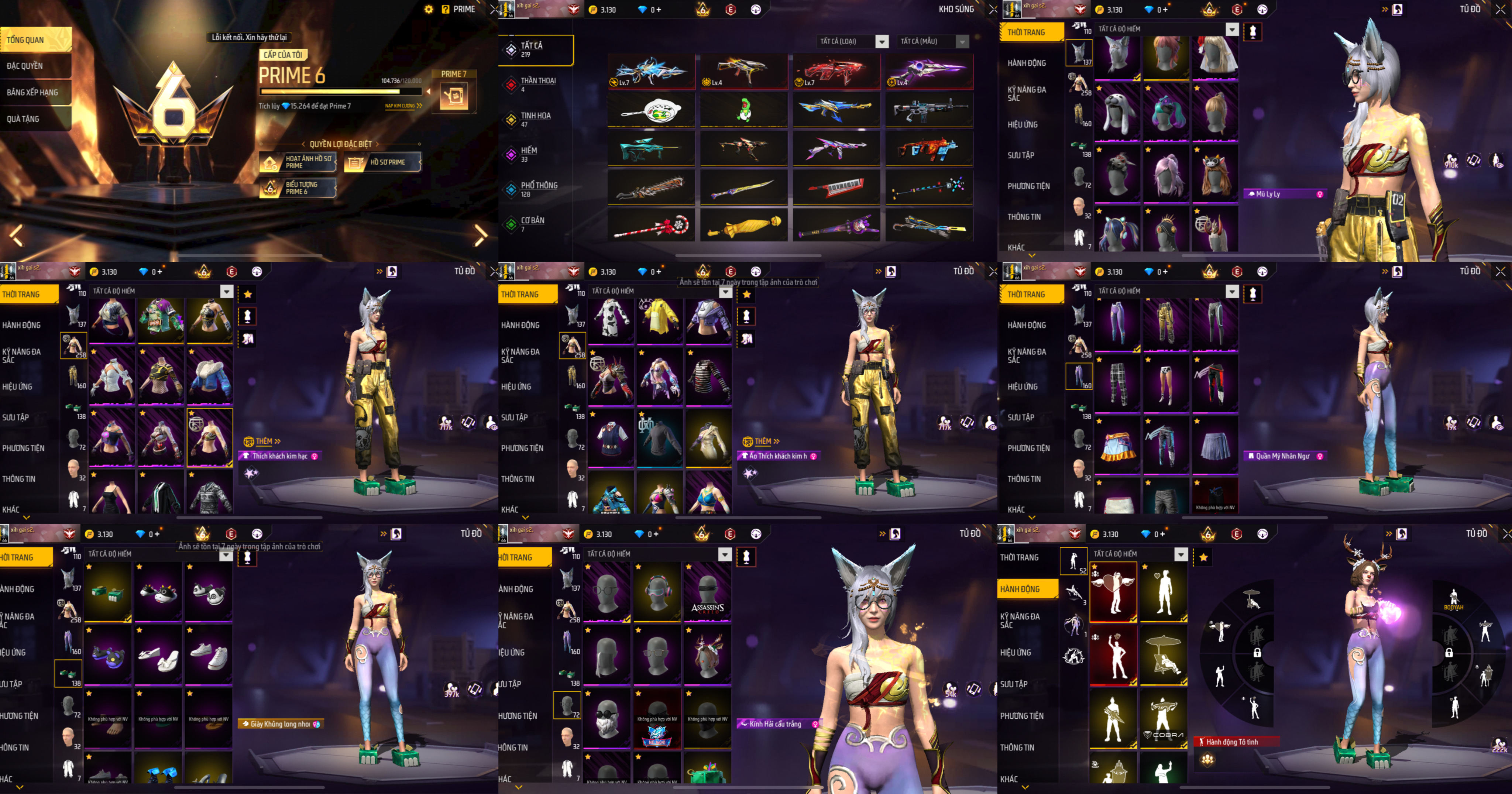Select the yellow umbrella weapon skin
Screen dimensions: 1512x794
click(744, 225)
